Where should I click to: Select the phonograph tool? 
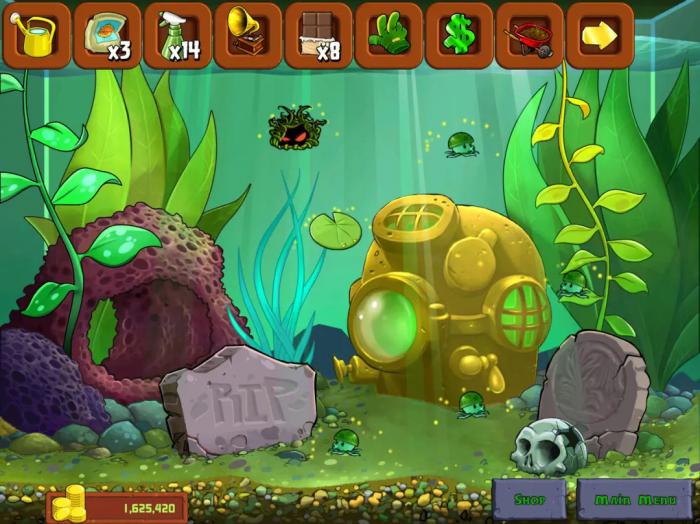pos(248,35)
